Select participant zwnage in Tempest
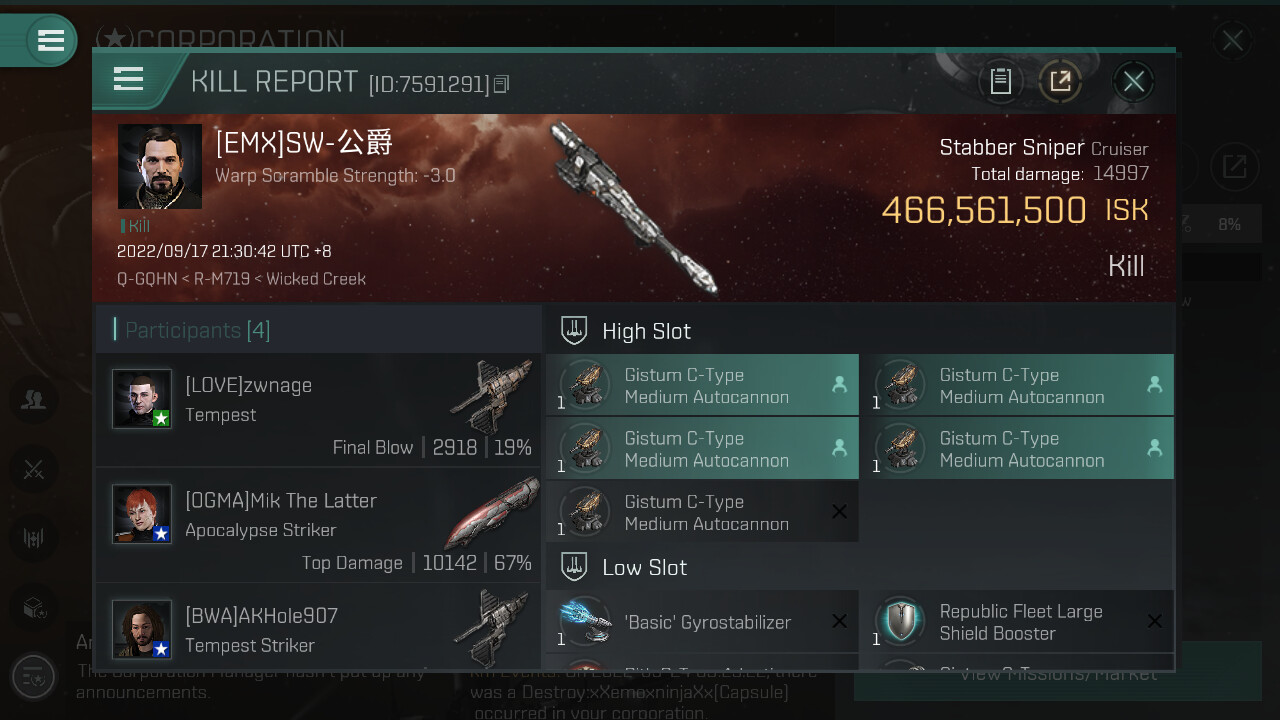This screenshot has height=720, width=1280. (x=318, y=410)
